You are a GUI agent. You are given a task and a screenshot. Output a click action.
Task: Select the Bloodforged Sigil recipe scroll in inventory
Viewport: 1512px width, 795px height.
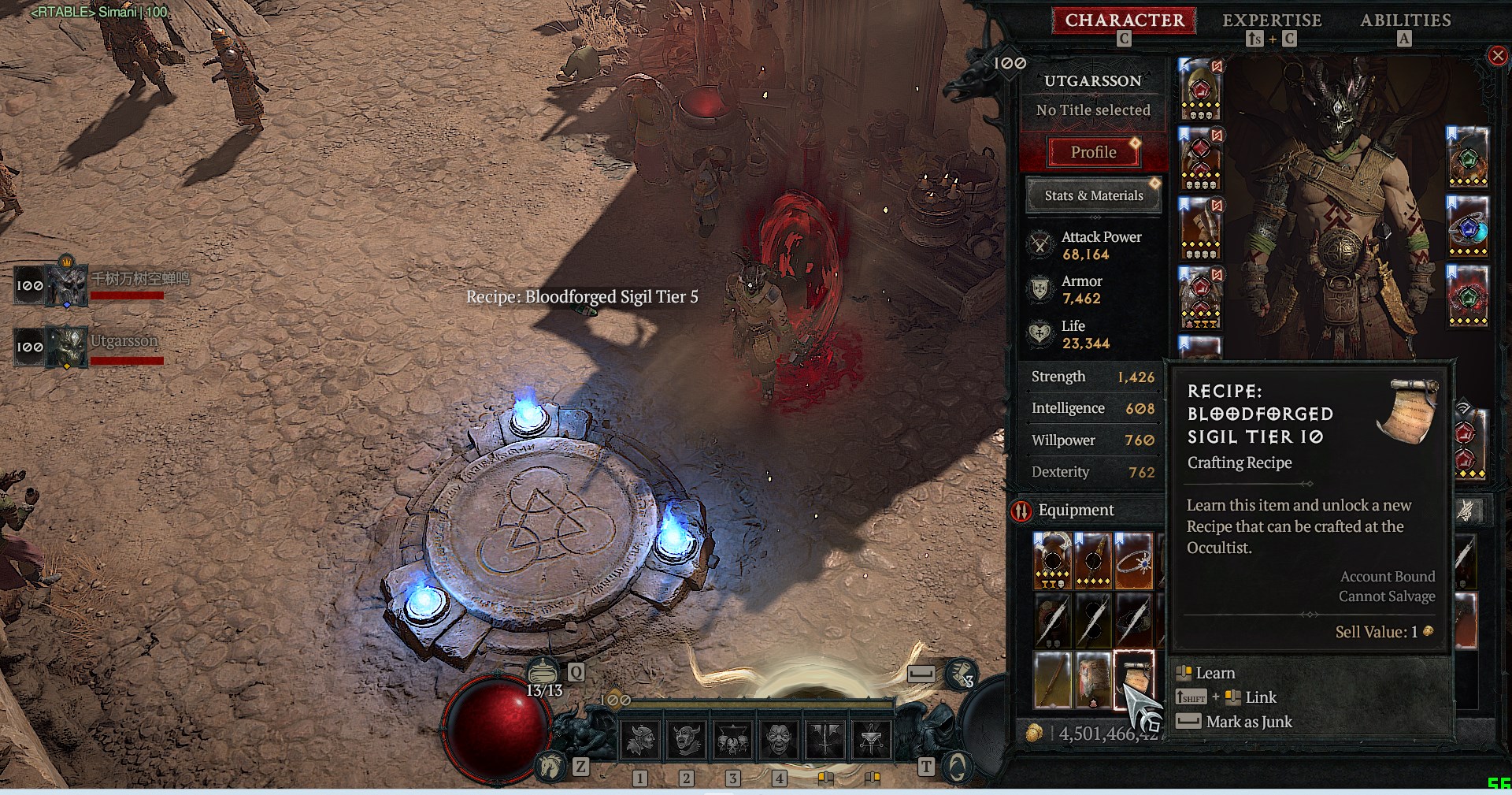pos(1133,680)
